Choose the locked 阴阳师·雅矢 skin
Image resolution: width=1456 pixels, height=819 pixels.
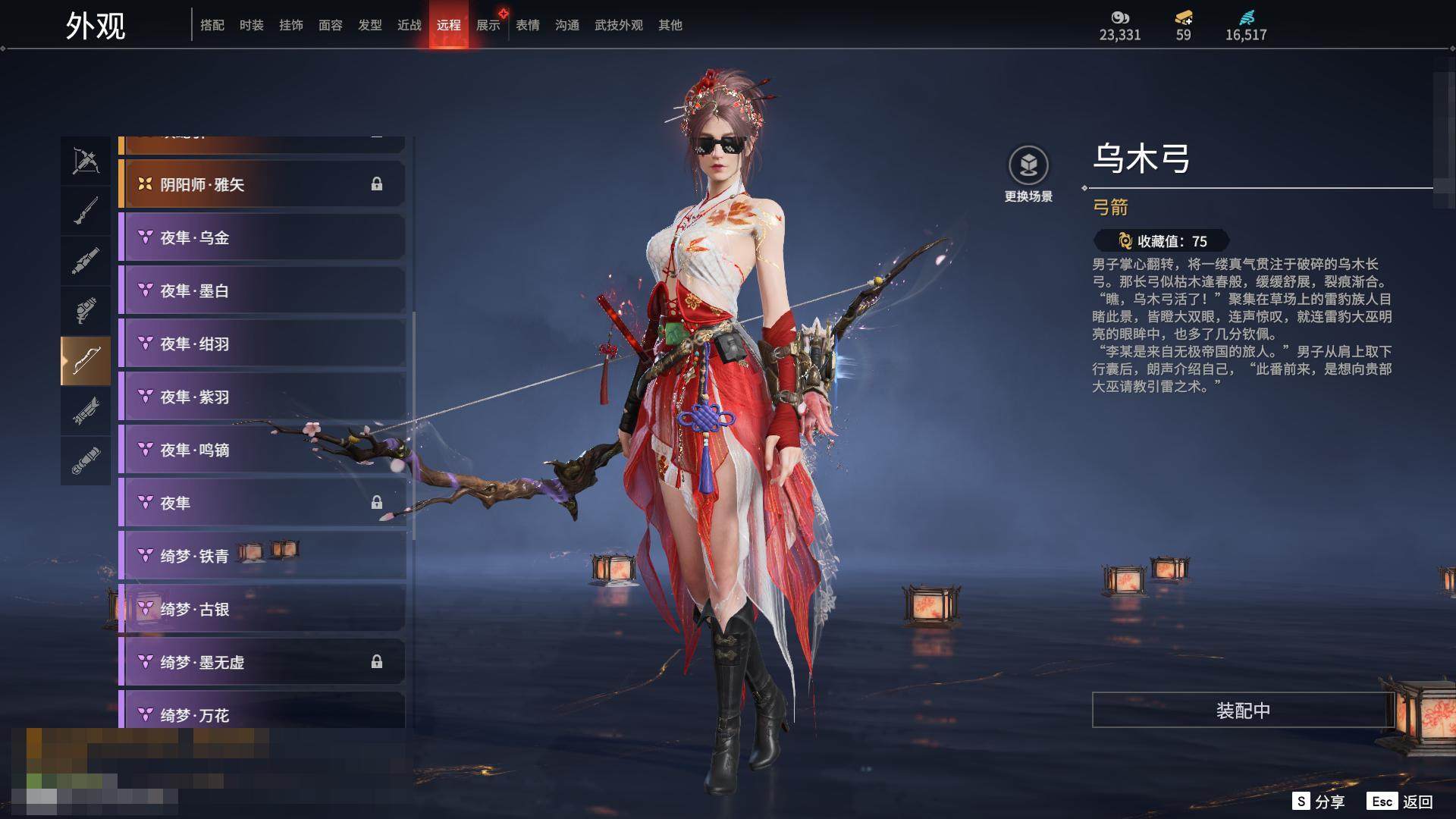coord(262,184)
